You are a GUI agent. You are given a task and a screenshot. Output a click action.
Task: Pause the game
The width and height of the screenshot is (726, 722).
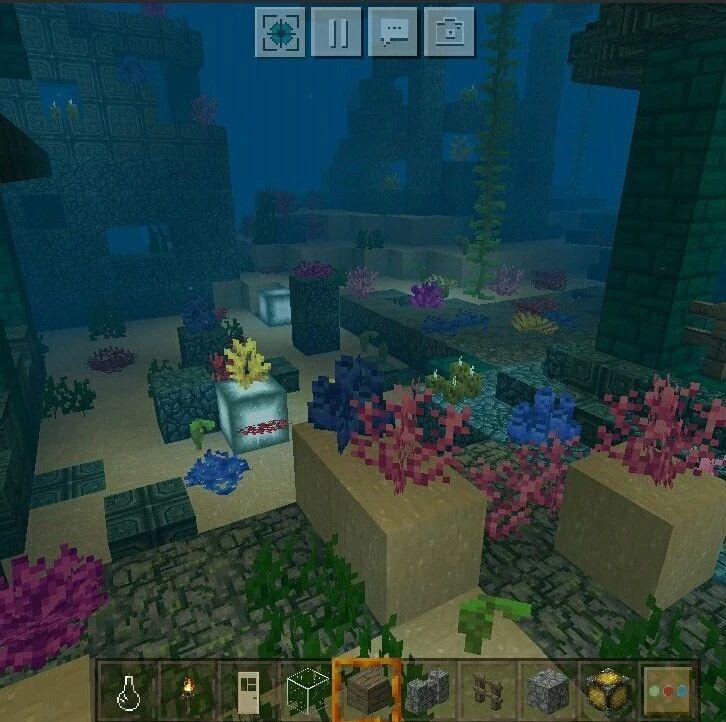[336, 32]
